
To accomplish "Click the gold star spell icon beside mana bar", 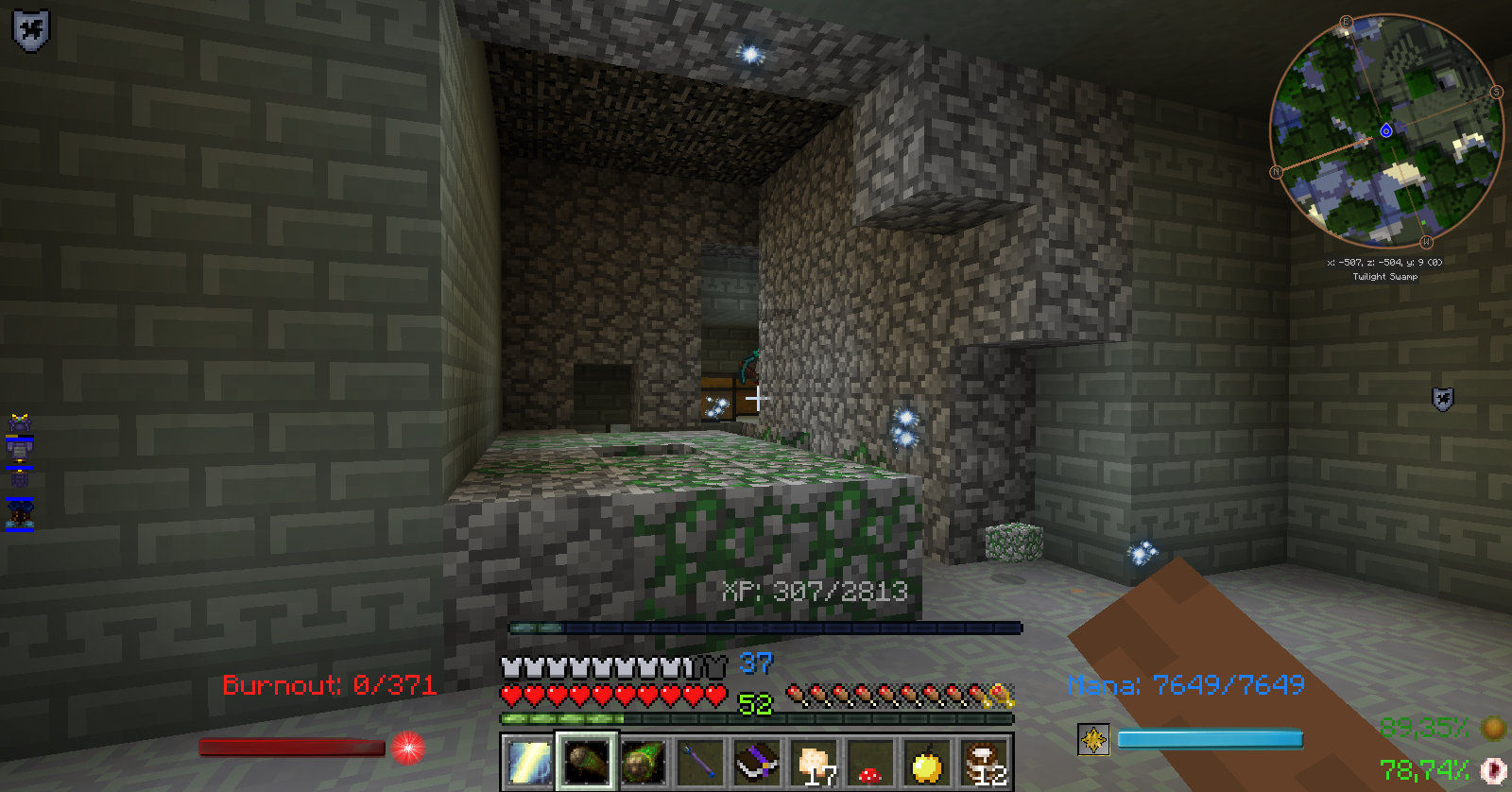I will pyautogui.click(x=1093, y=739).
